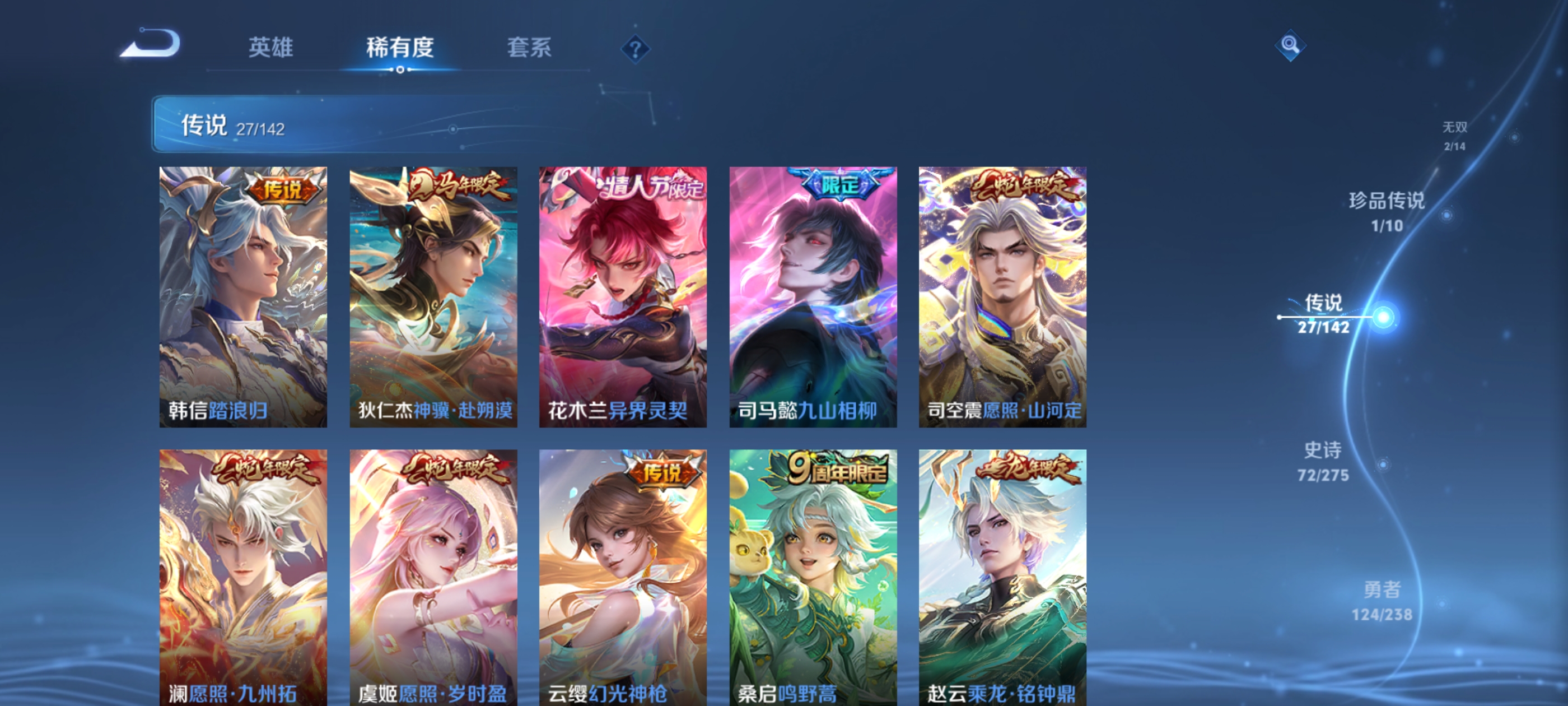This screenshot has width=1568, height=706.
Task: Select the 稀有度 tab
Action: 402,49
